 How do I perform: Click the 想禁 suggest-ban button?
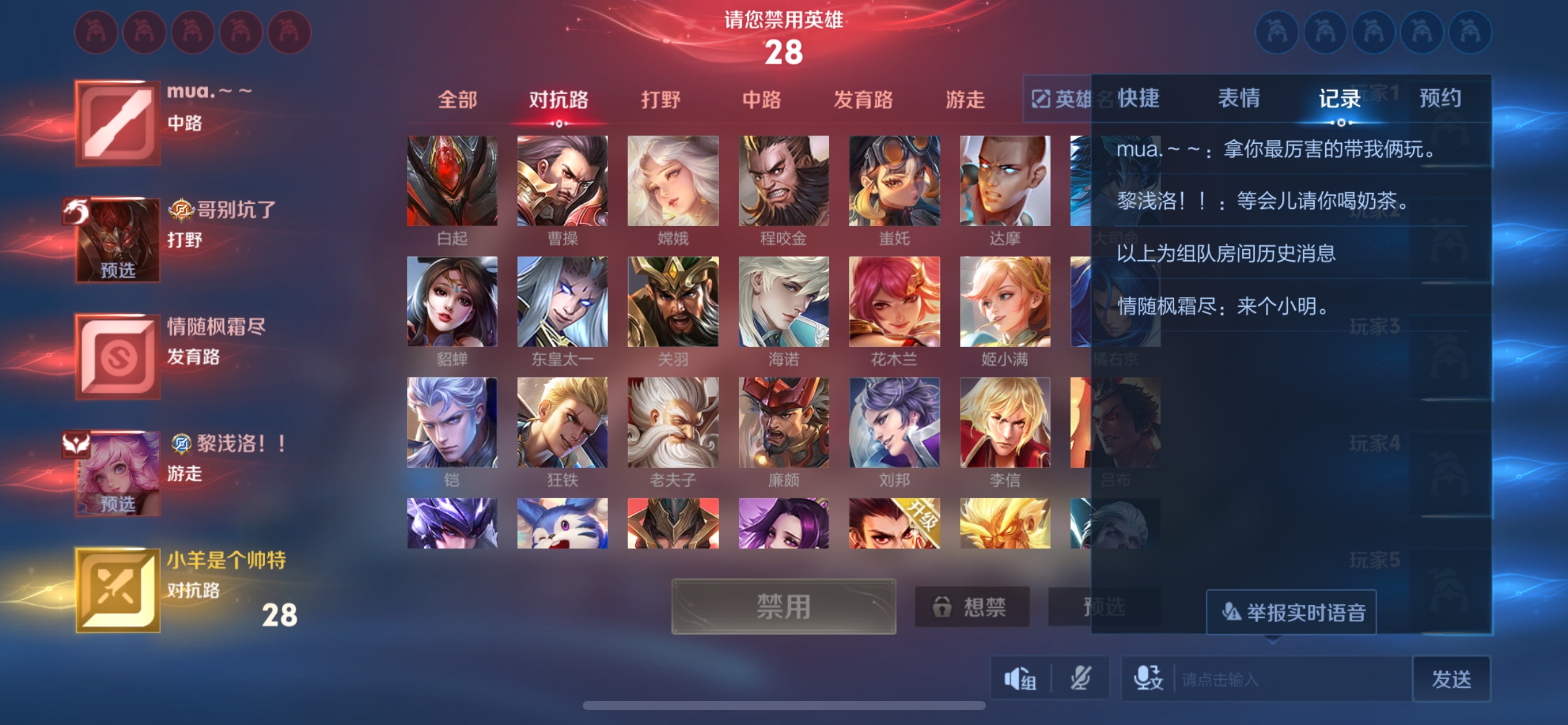pyautogui.click(x=972, y=607)
